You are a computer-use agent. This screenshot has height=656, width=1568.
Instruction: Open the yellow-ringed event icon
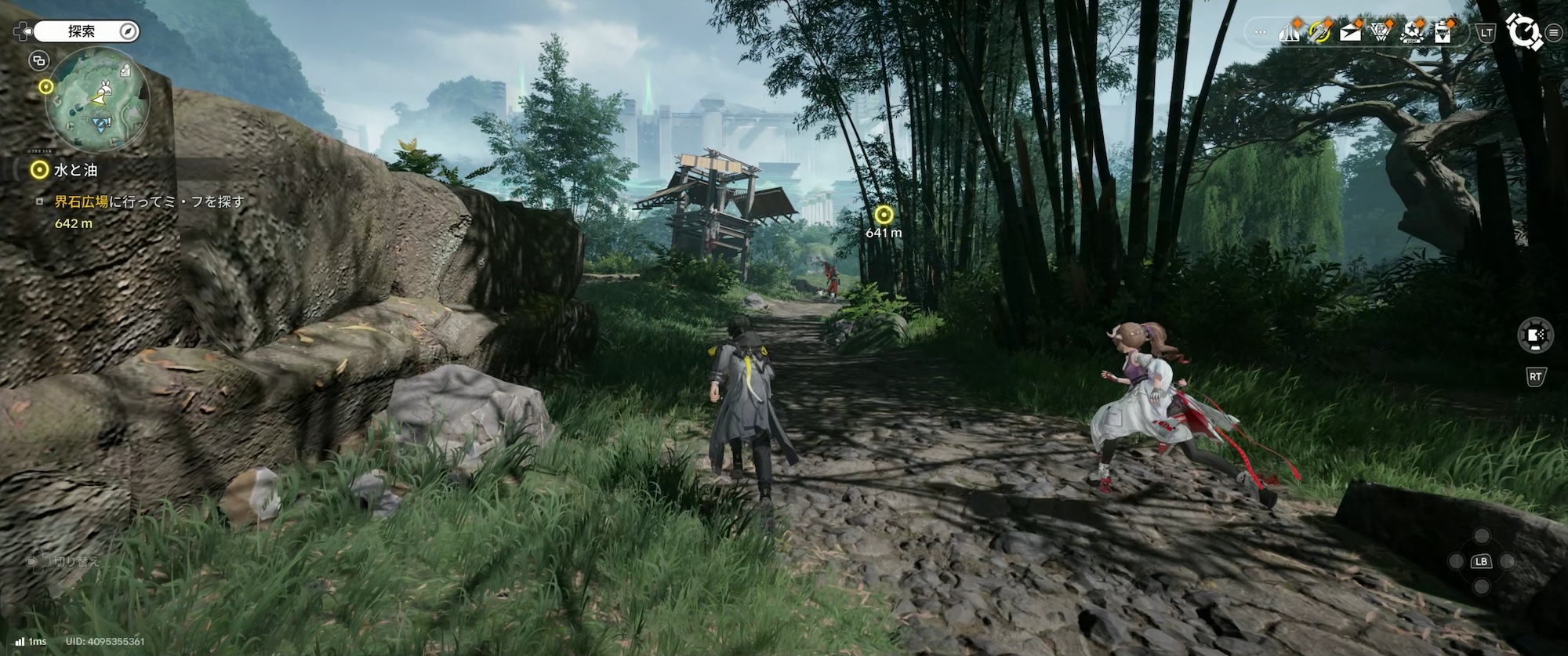tap(1320, 33)
